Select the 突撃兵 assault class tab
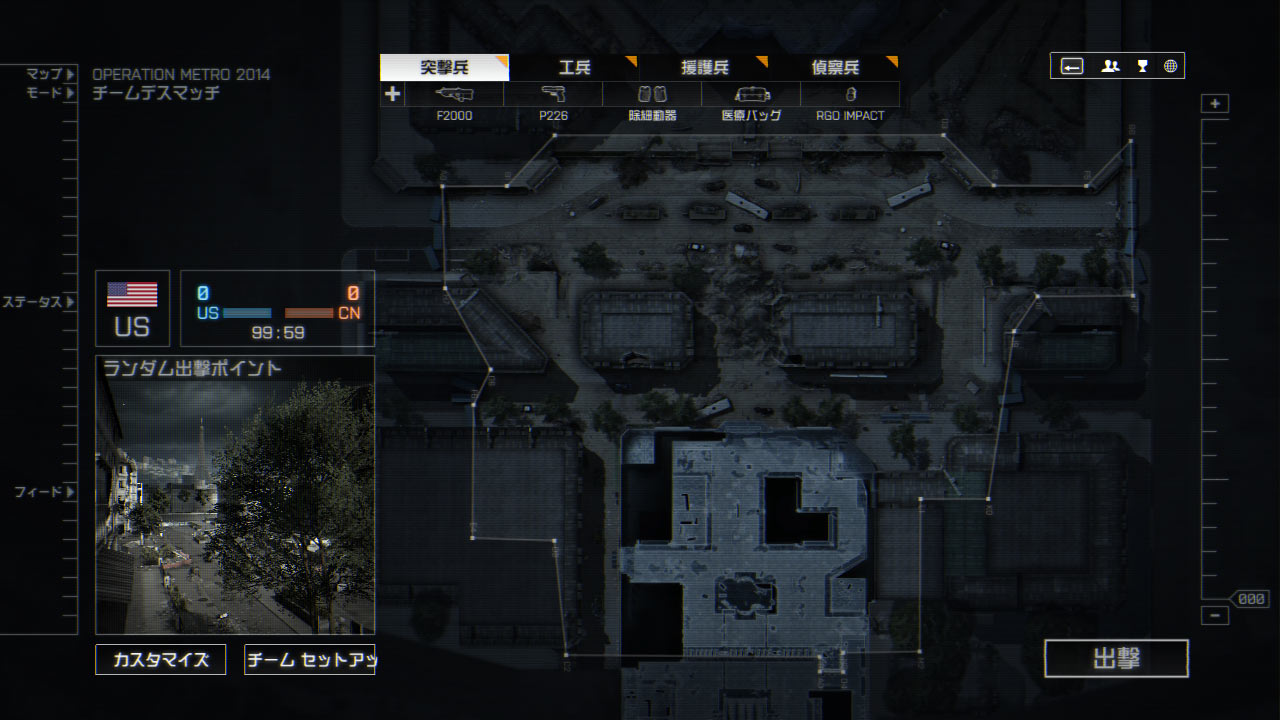Image resolution: width=1280 pixels, height=720 pixels. coord(444,68)
